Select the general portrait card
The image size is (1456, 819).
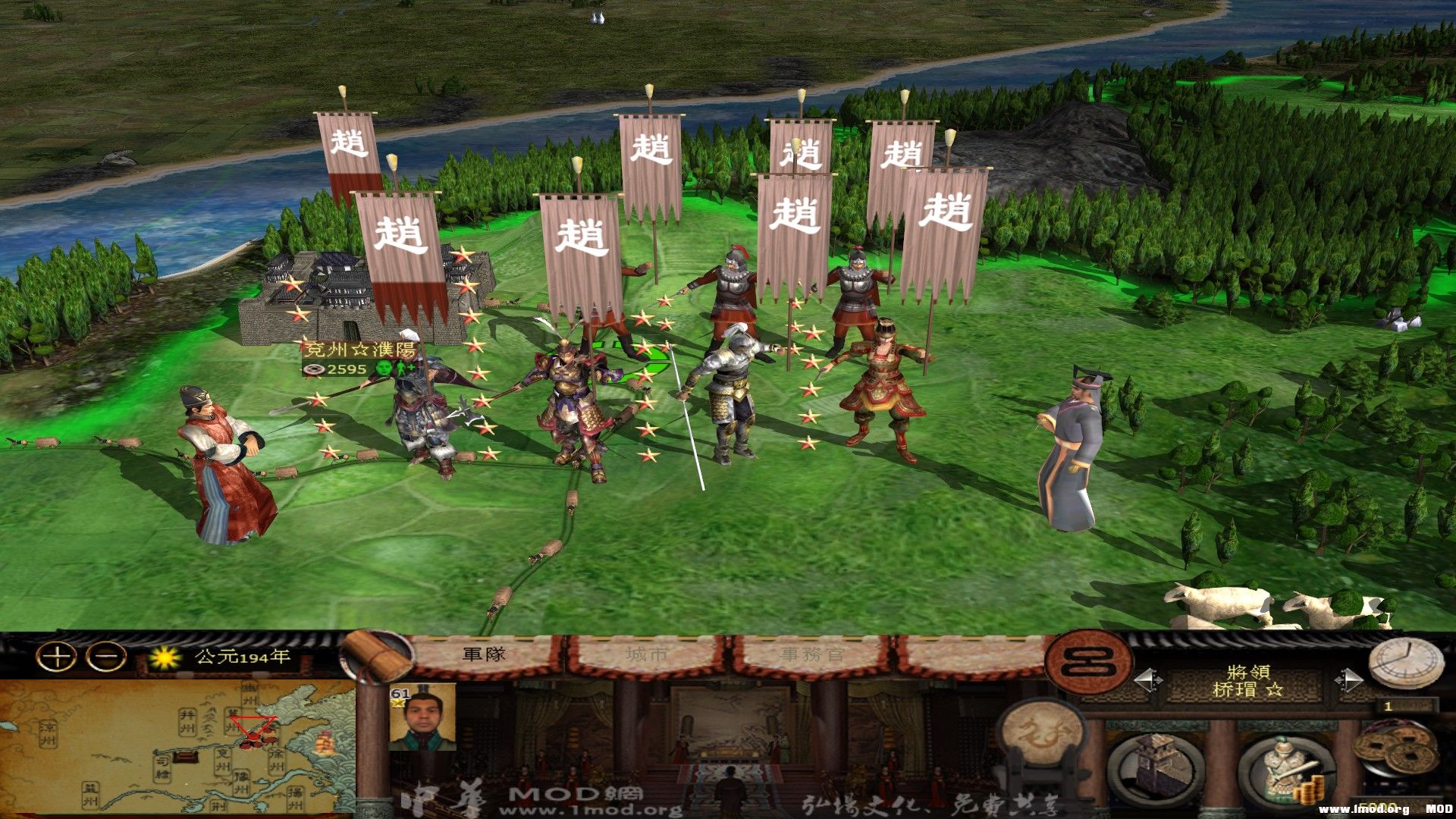422,717
